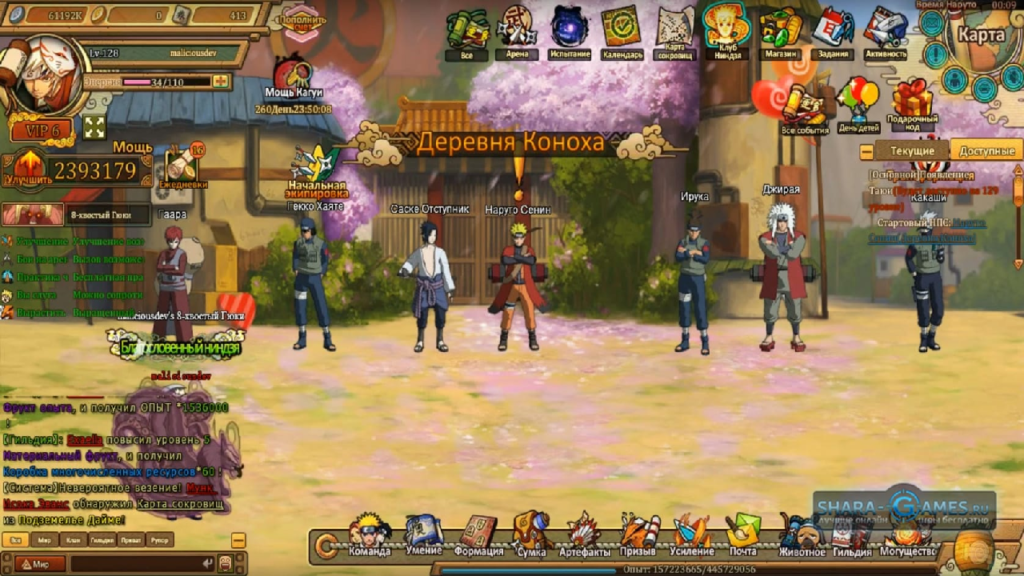Open the Арена (Arena) icon
This screenshot has width=1024, height=576.
coord(516,30)
